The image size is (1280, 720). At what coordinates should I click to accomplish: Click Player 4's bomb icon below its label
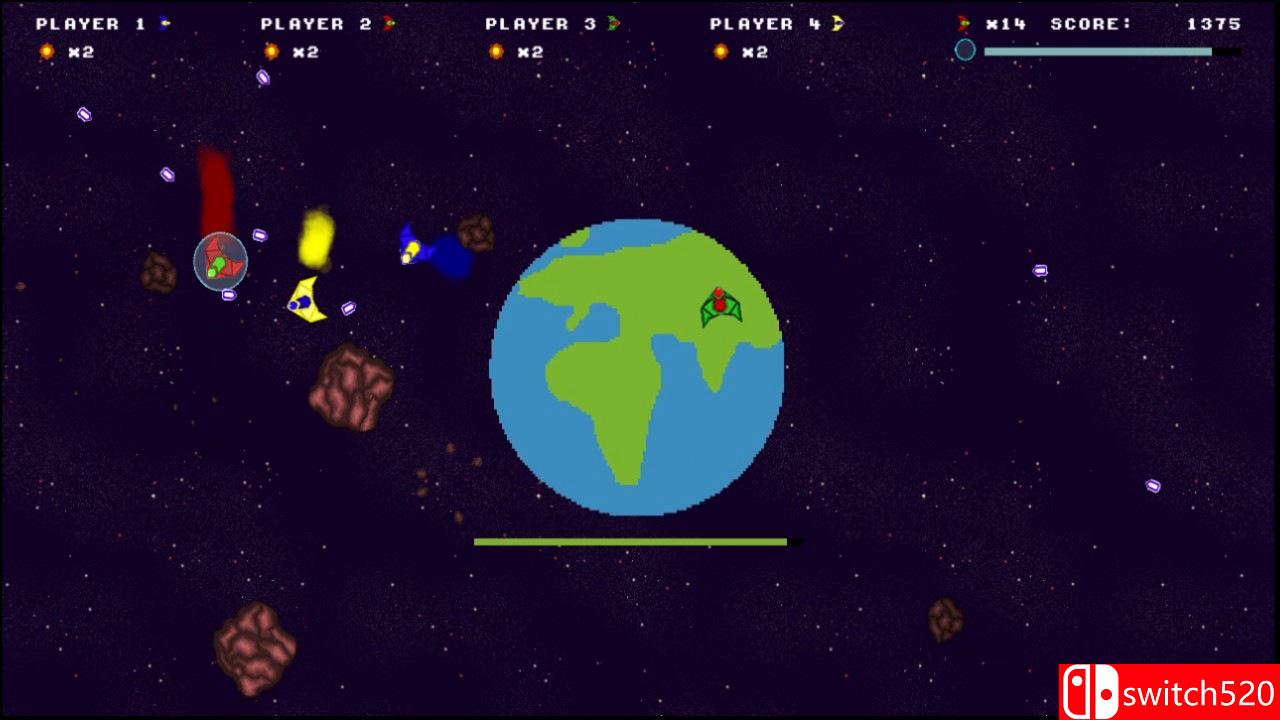(x=719, y=51)
